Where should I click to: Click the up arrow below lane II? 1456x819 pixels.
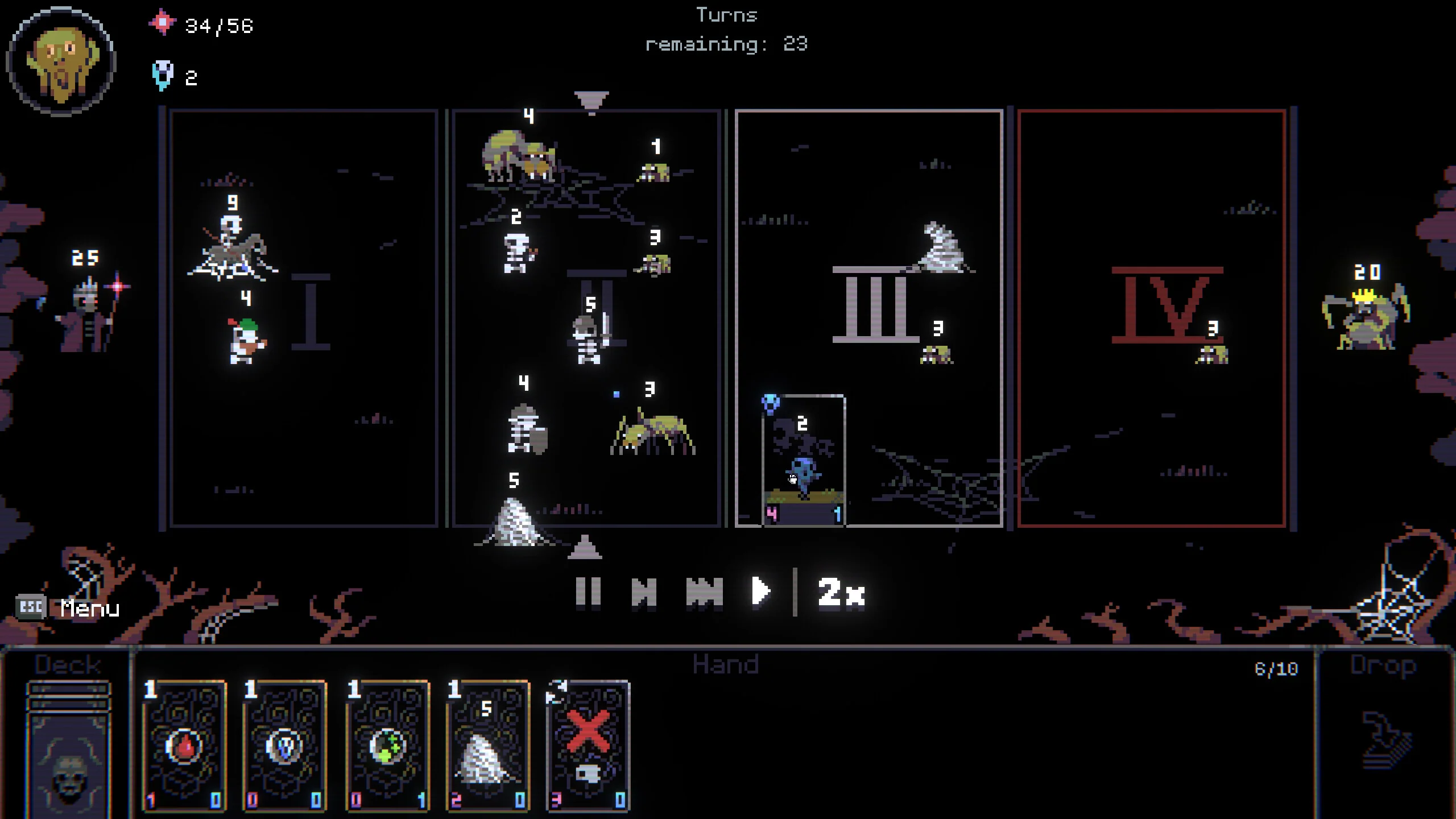(x=586, y=551)
